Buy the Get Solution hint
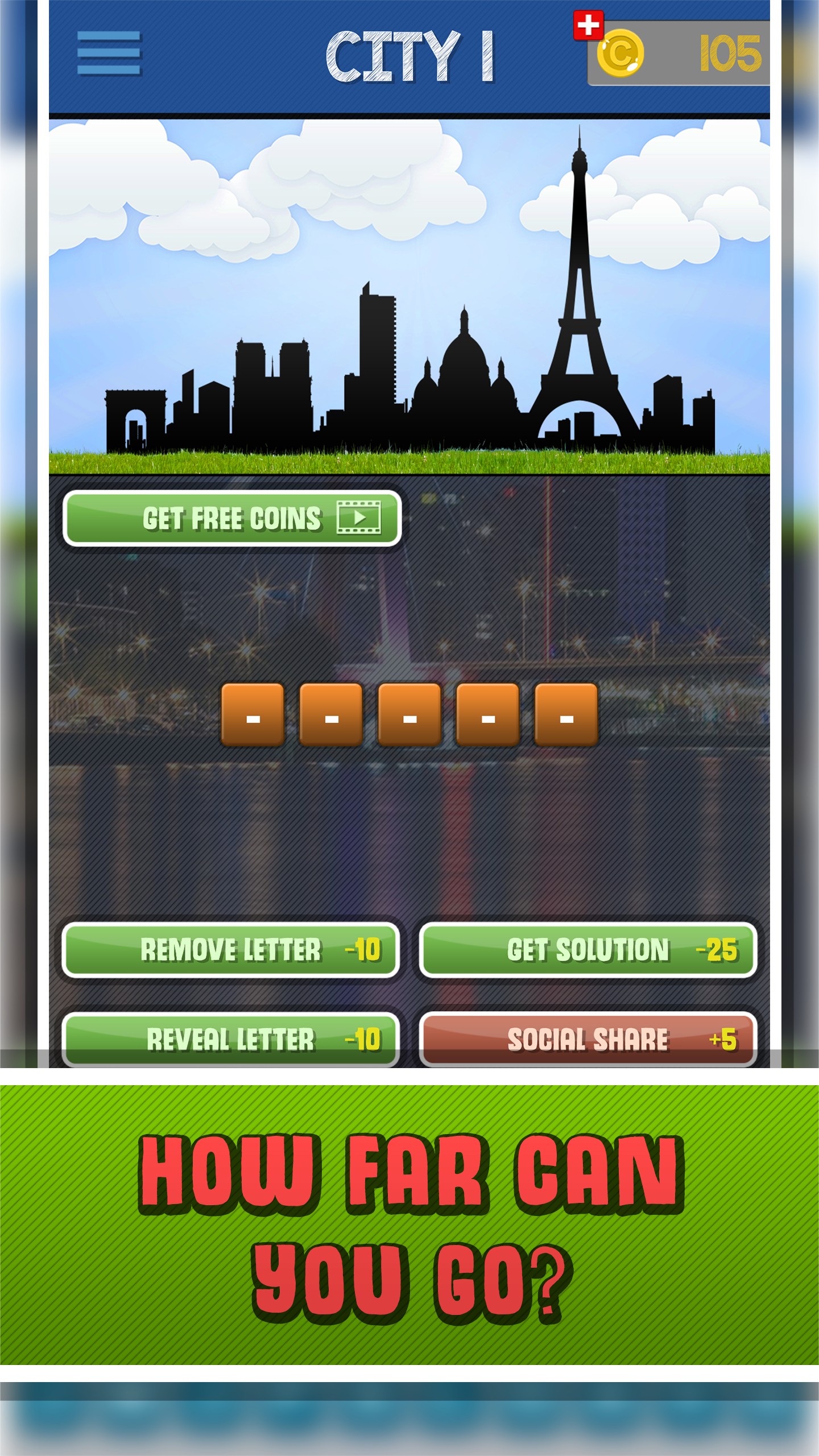This screenshot has width=819, height=1456. tap(588, 949)
